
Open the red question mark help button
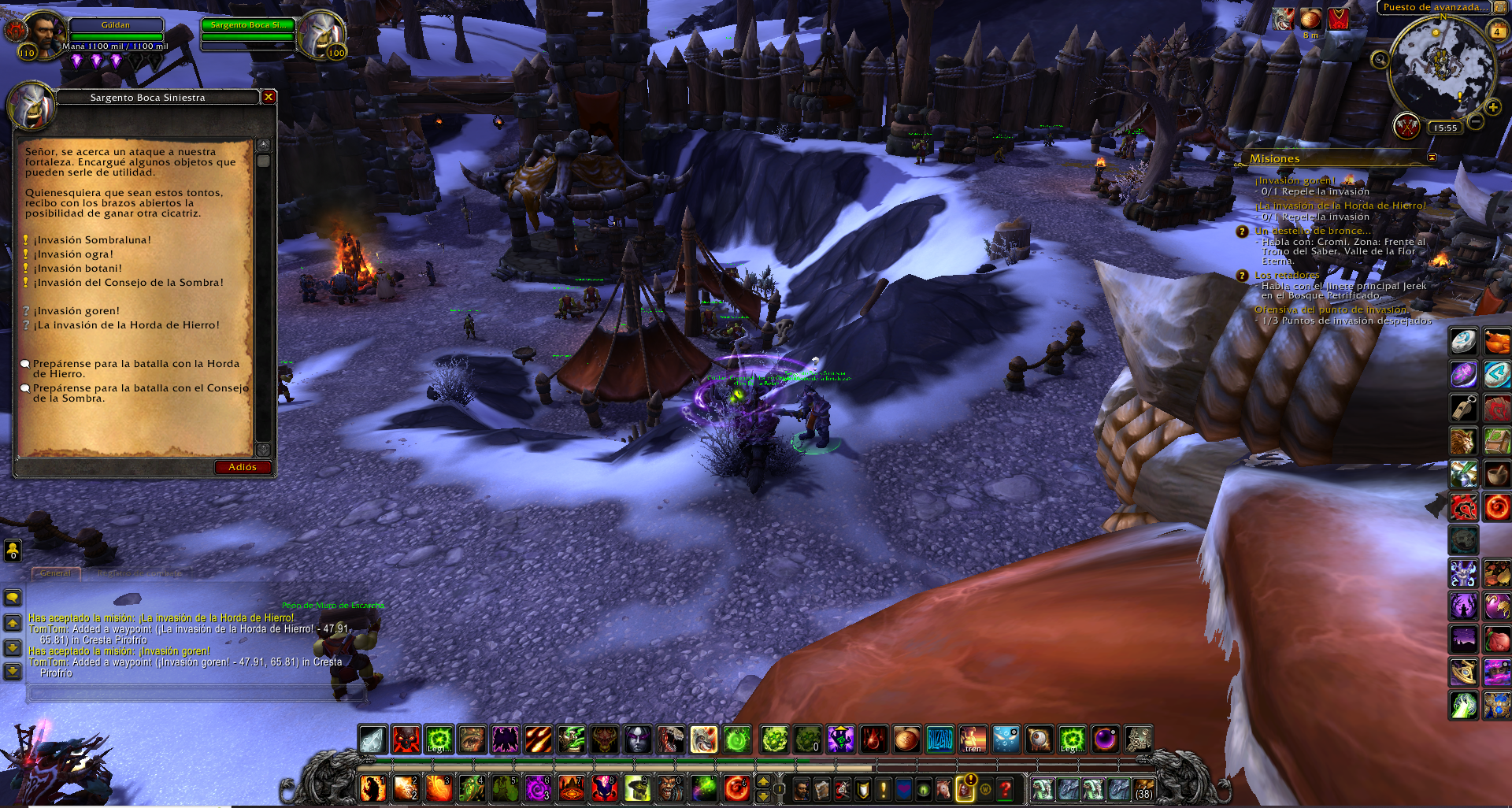[1006, 788]
